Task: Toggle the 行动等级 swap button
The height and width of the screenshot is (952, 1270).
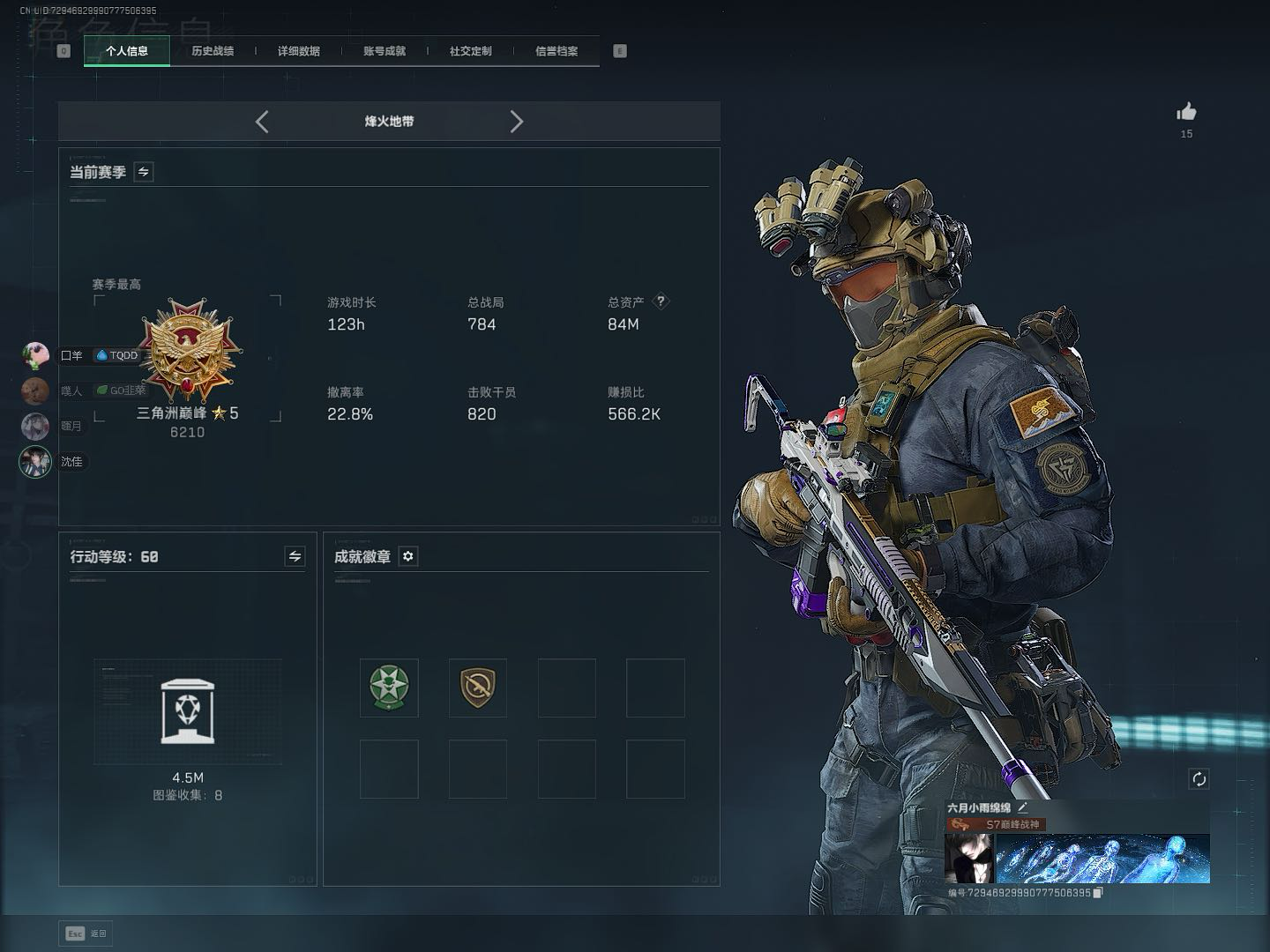Action: 295,556
